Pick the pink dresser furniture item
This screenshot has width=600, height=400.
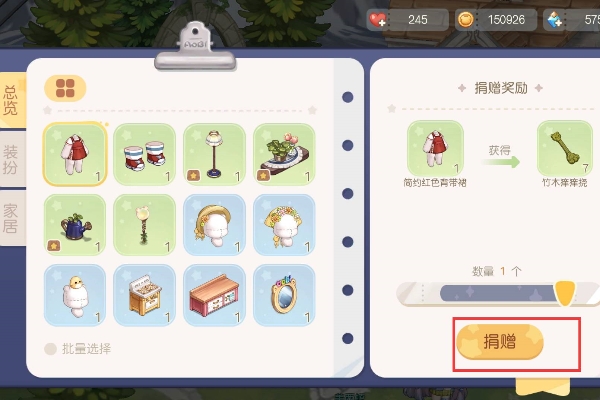pos(214,294)
